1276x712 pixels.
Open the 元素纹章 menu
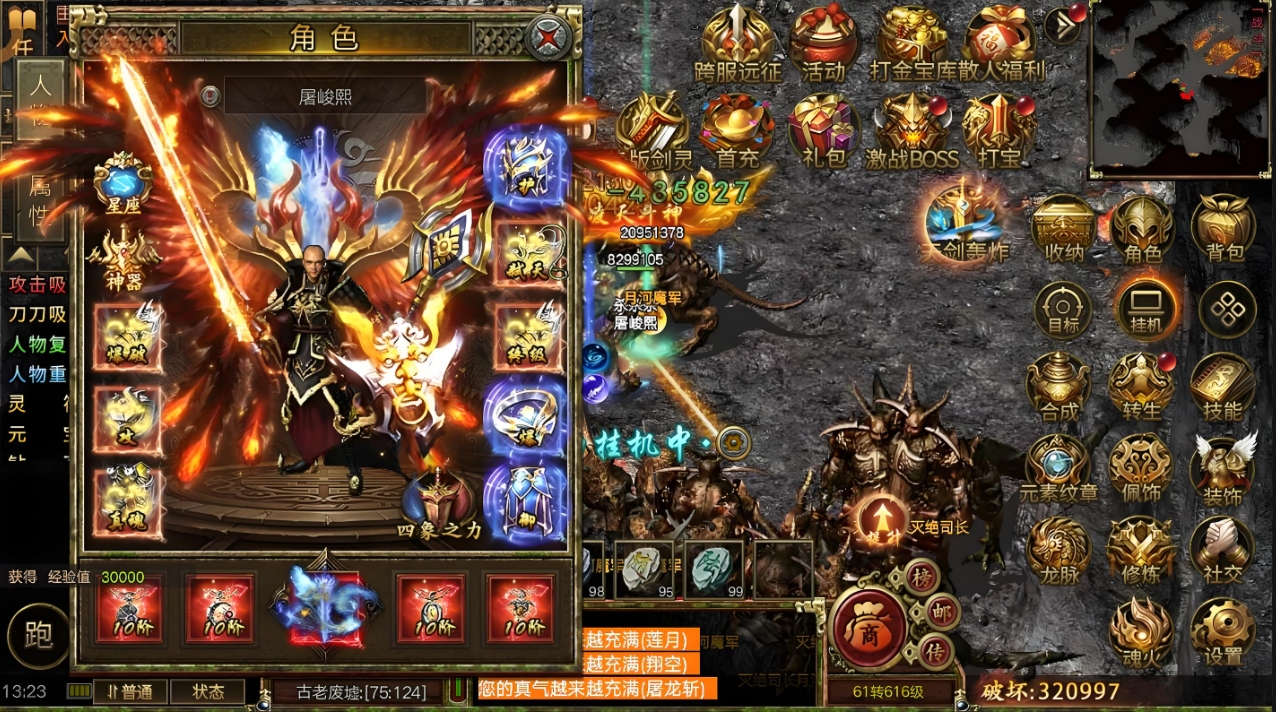pyautogui.click(x=1059, y=468)
